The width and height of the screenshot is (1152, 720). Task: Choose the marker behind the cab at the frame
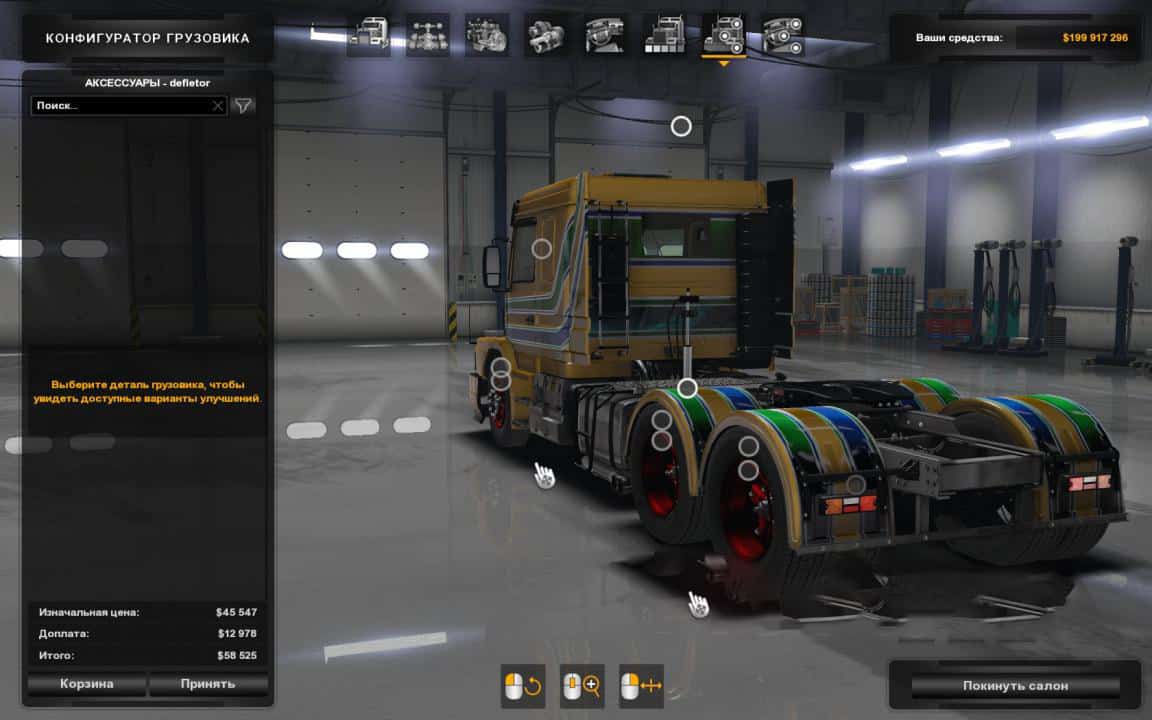687,388
